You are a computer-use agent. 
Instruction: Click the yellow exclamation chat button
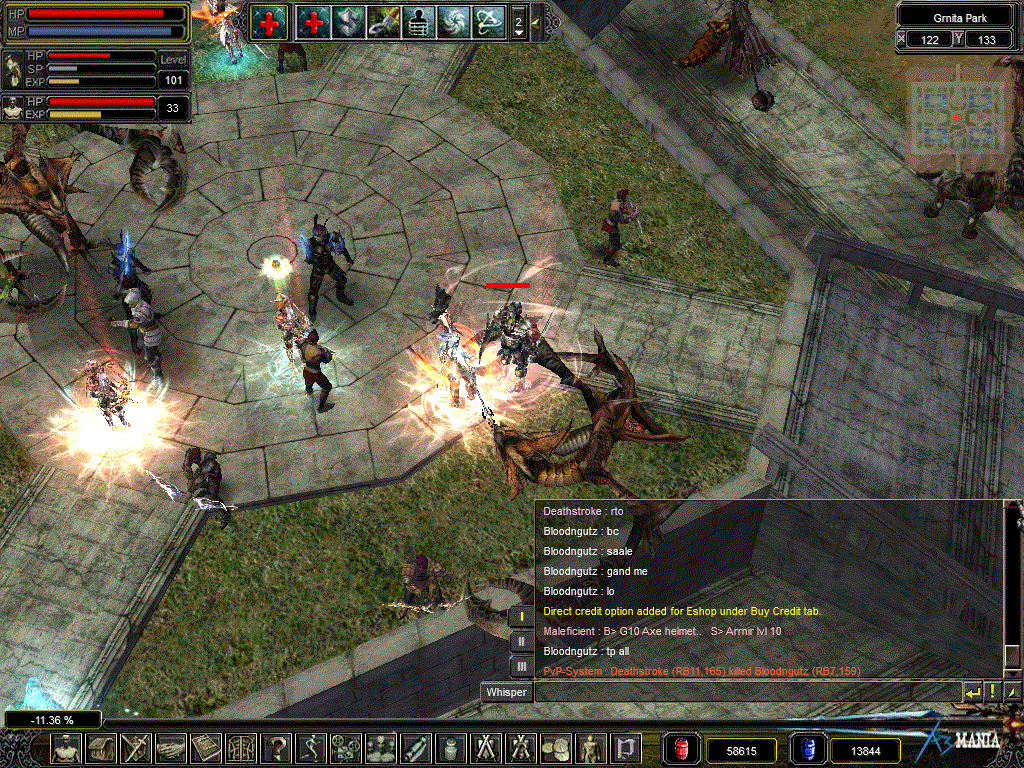(x=992, y=692)
